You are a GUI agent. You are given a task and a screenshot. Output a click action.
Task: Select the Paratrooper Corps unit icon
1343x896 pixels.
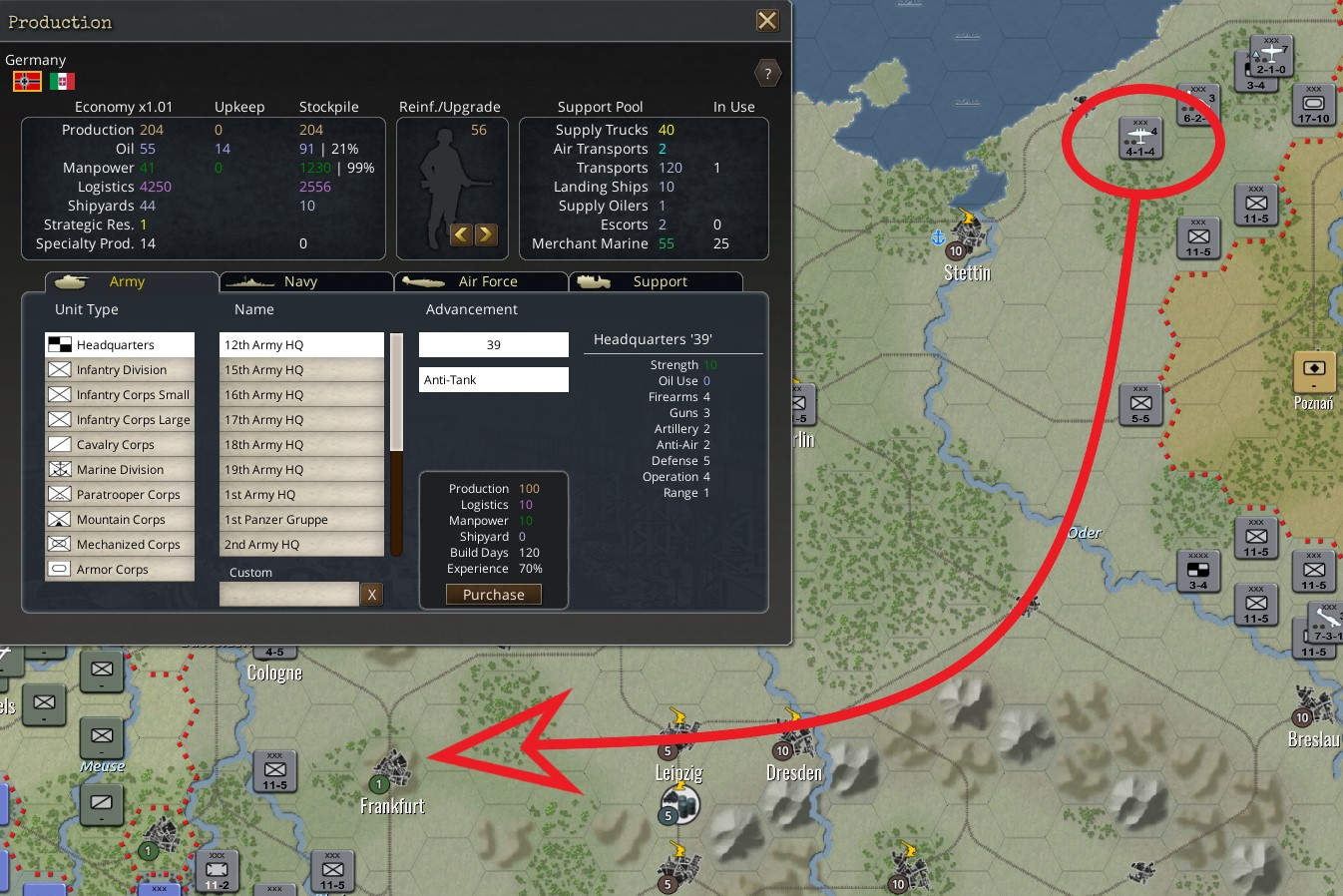pyautogui.click(x=61, y=494)
